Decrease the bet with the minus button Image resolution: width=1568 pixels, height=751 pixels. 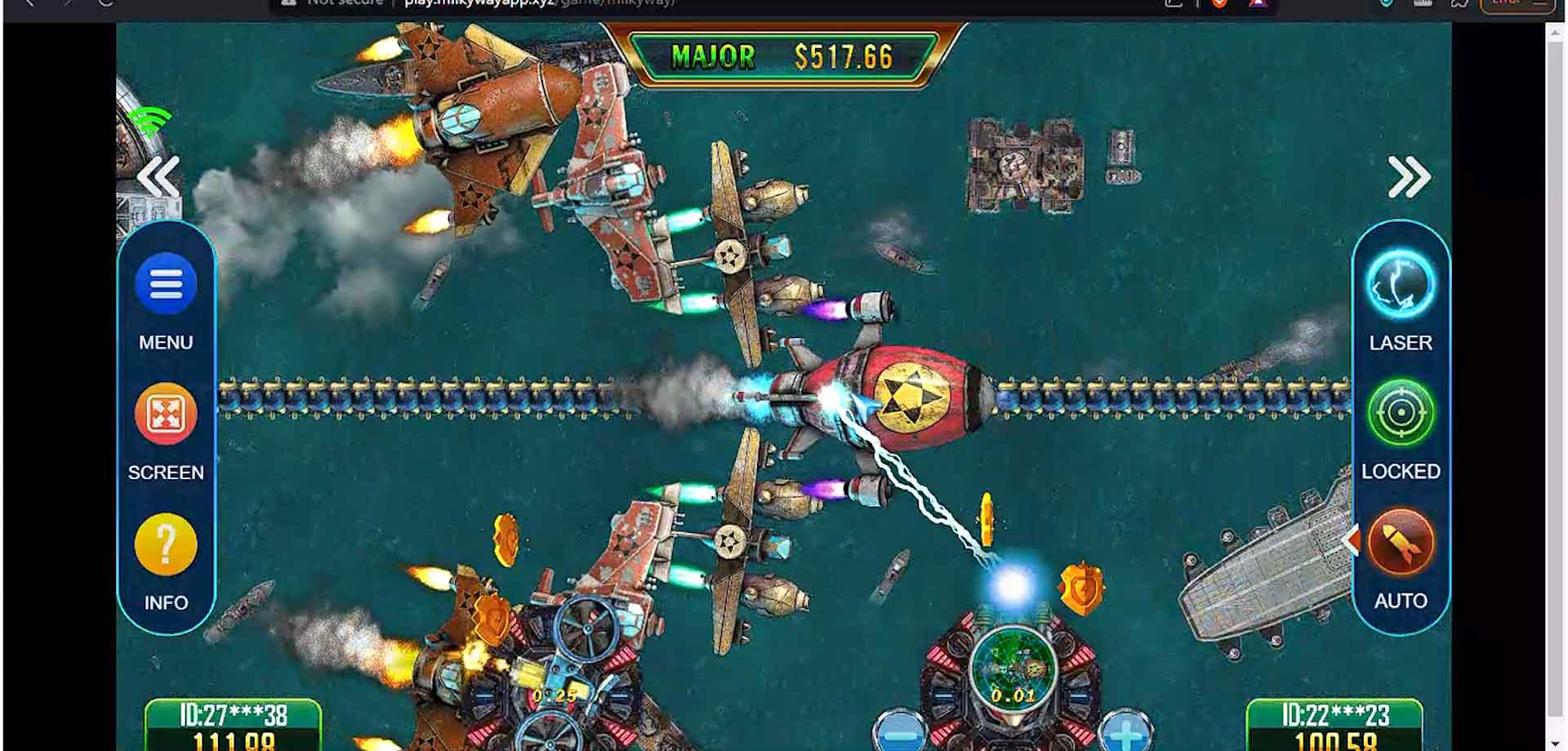(899, 733)
